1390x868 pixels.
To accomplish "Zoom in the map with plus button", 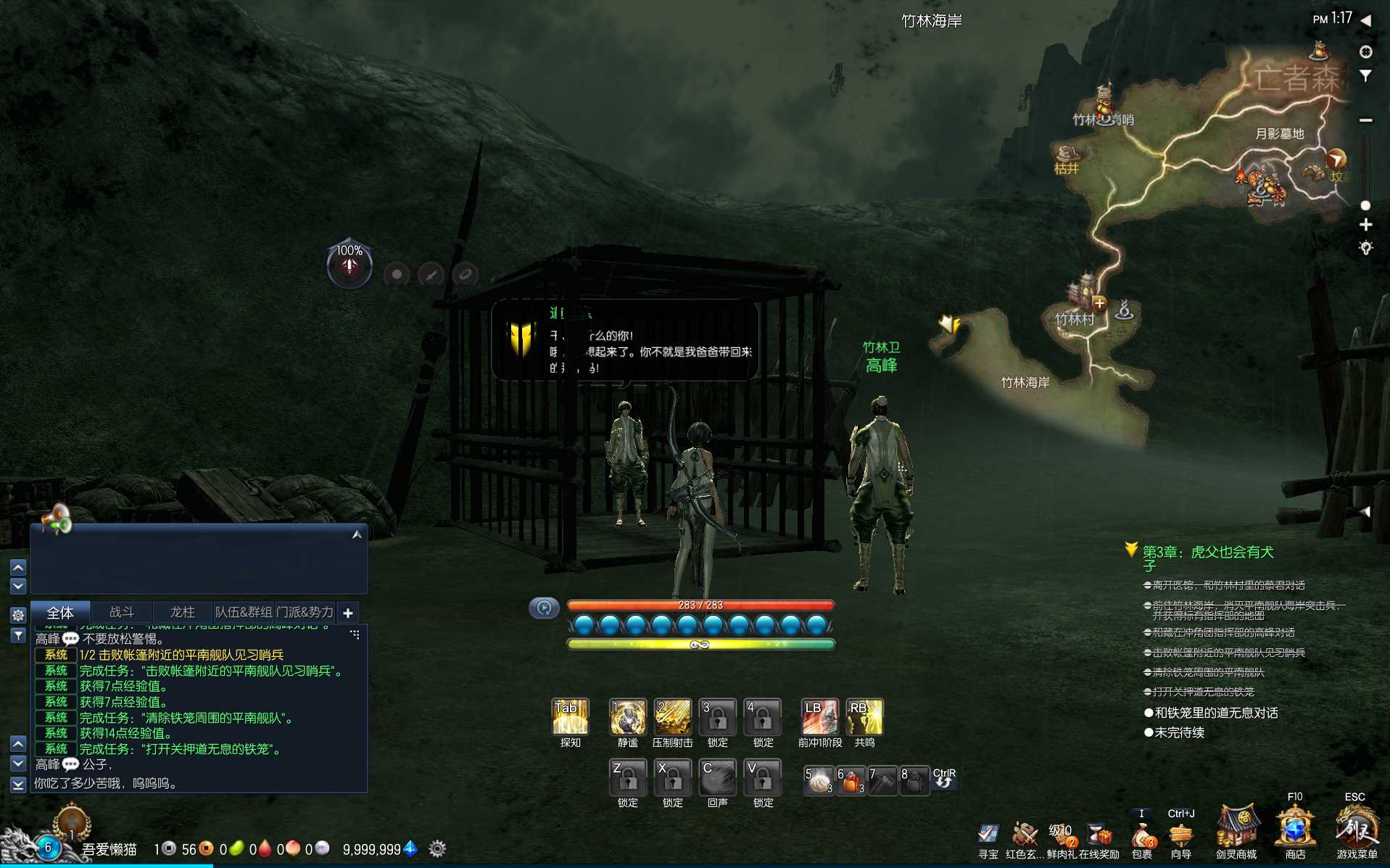I will tap(1366, 225).
